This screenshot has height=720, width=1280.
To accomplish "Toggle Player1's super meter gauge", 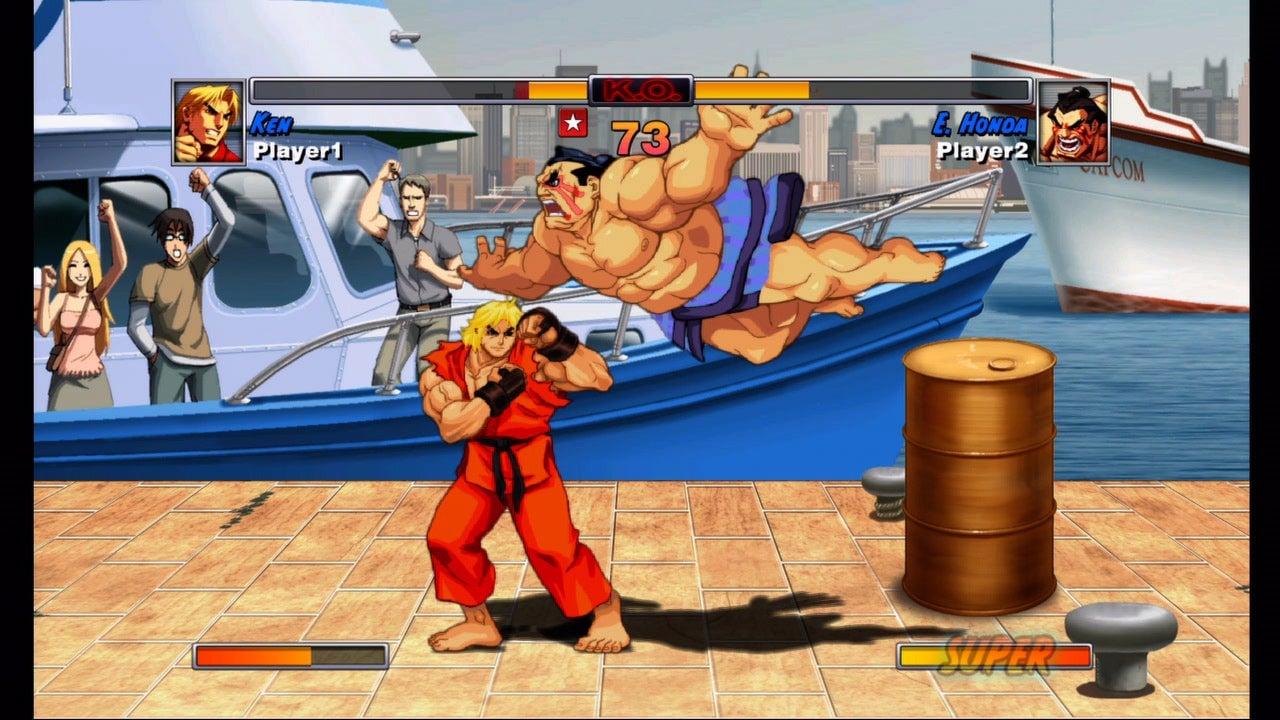I will pyautogui.click(x=290, y=658).
